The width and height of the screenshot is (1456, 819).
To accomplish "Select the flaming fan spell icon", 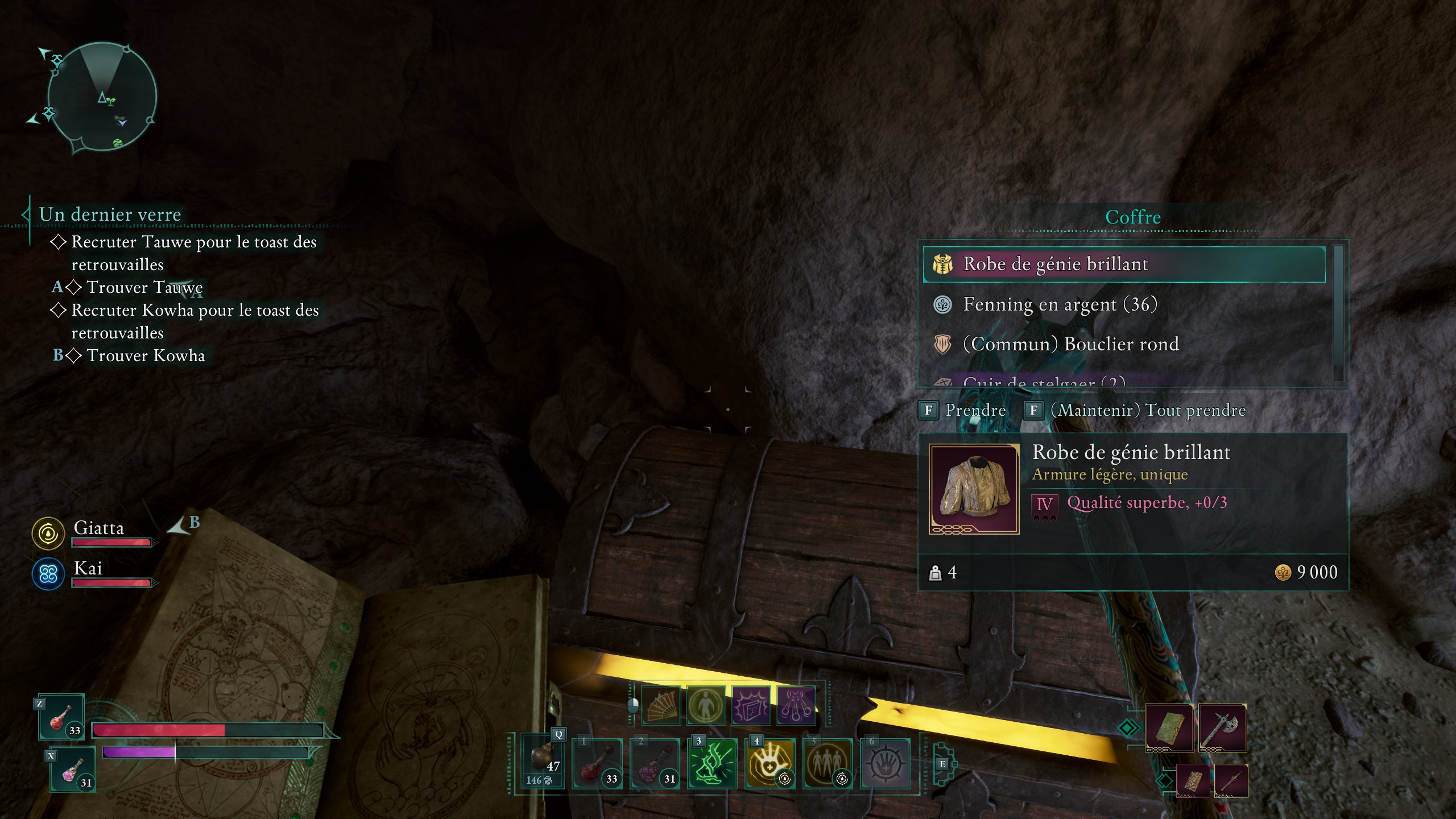I will coord(661,706).
